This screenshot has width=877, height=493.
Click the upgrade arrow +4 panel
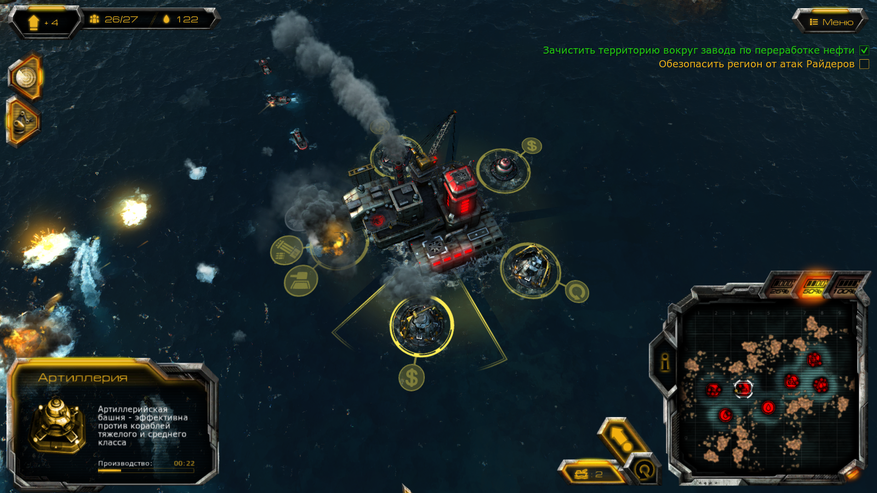(40, 21)
